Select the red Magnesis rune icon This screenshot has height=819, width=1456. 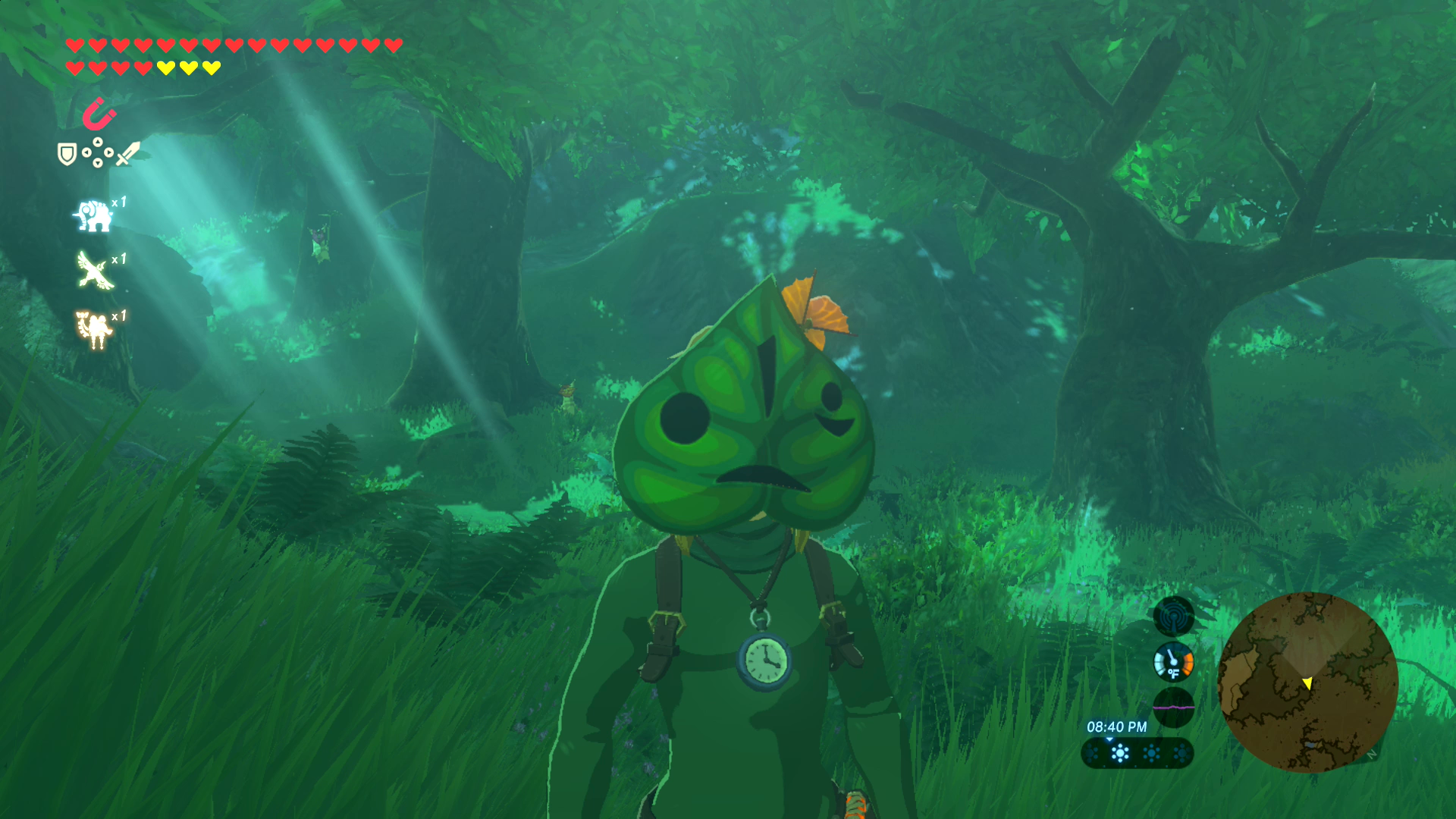point(99,114)
